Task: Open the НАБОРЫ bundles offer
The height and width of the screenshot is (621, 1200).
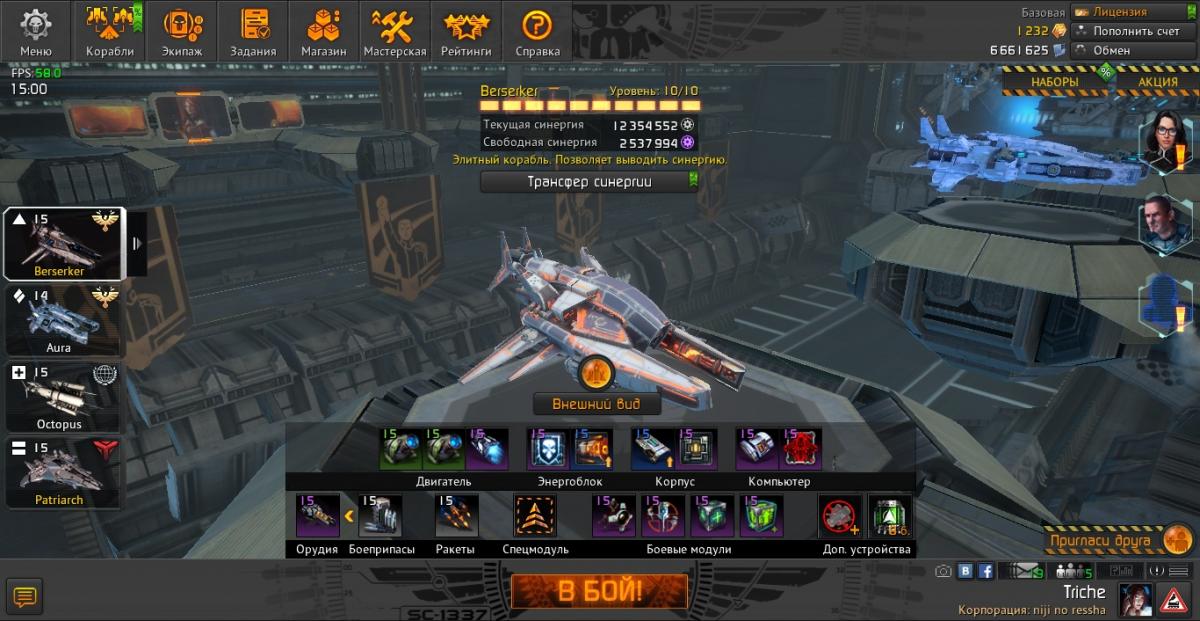Action: [x=1054, y=82]
